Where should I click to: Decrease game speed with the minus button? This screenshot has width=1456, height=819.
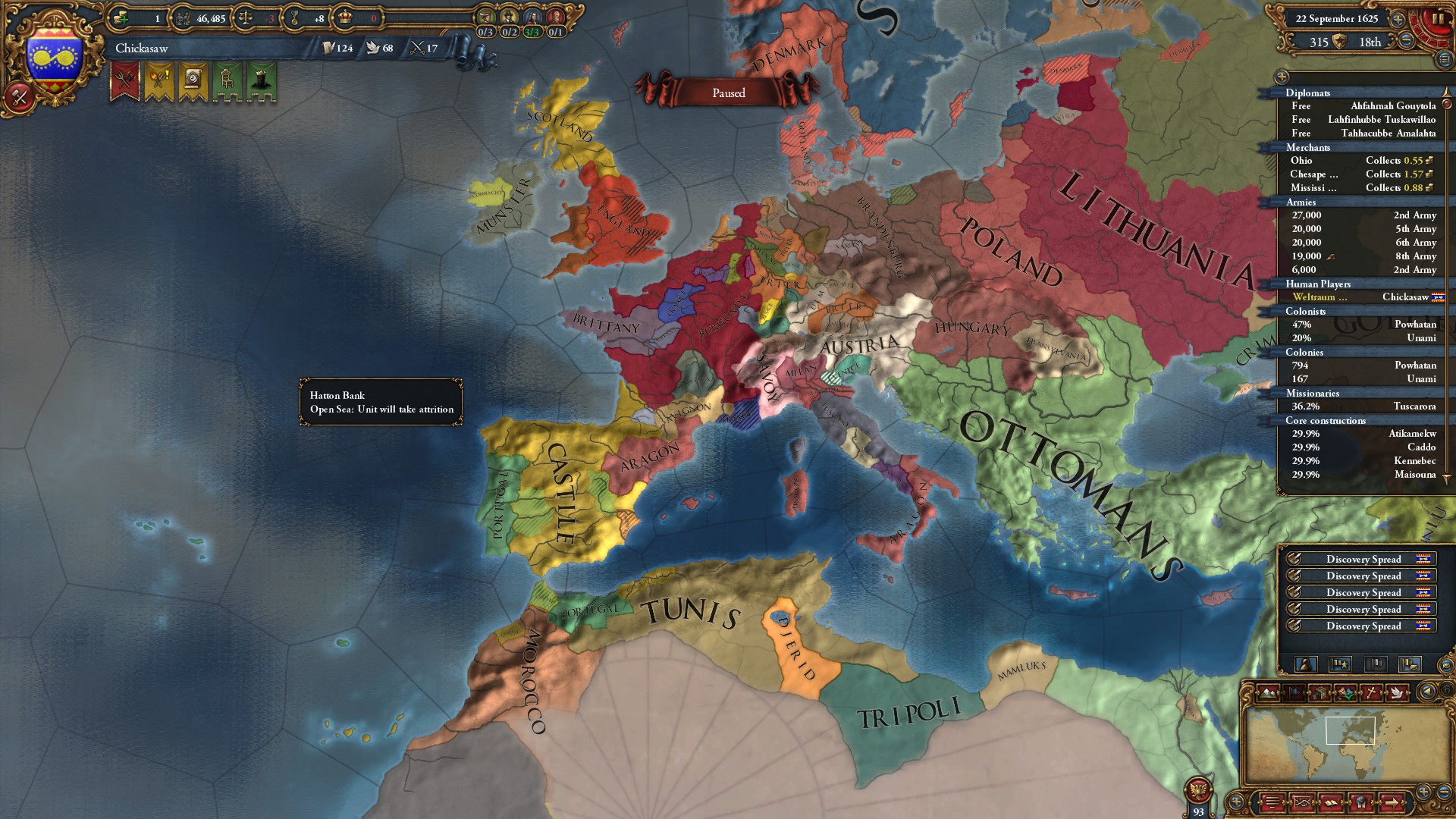[x=1406, y=41]
